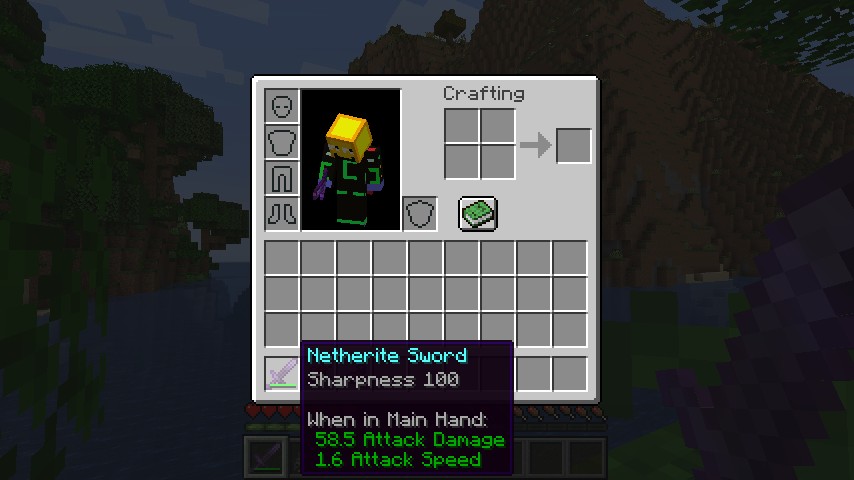Choose the empty boots armor slot

(282, 213)
